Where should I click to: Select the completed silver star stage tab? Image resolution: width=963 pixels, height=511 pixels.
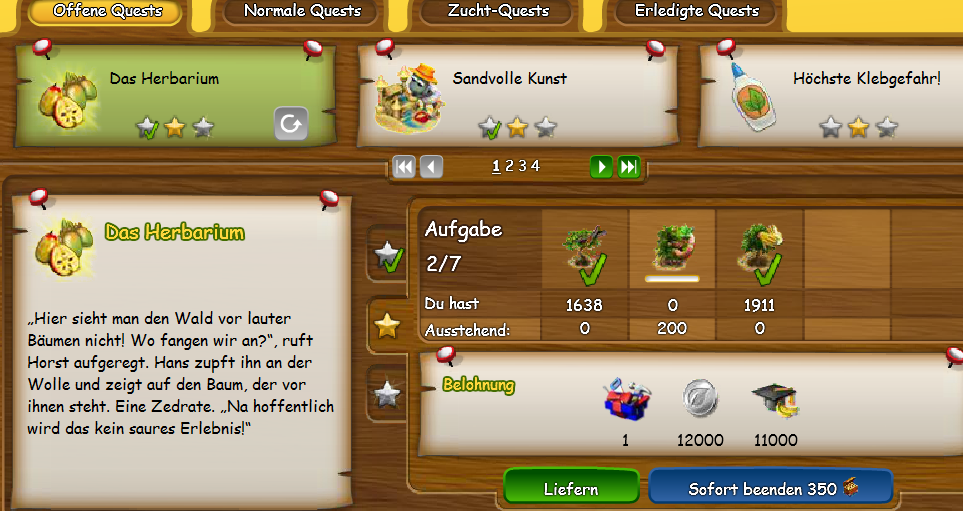[x=387, y=257]
